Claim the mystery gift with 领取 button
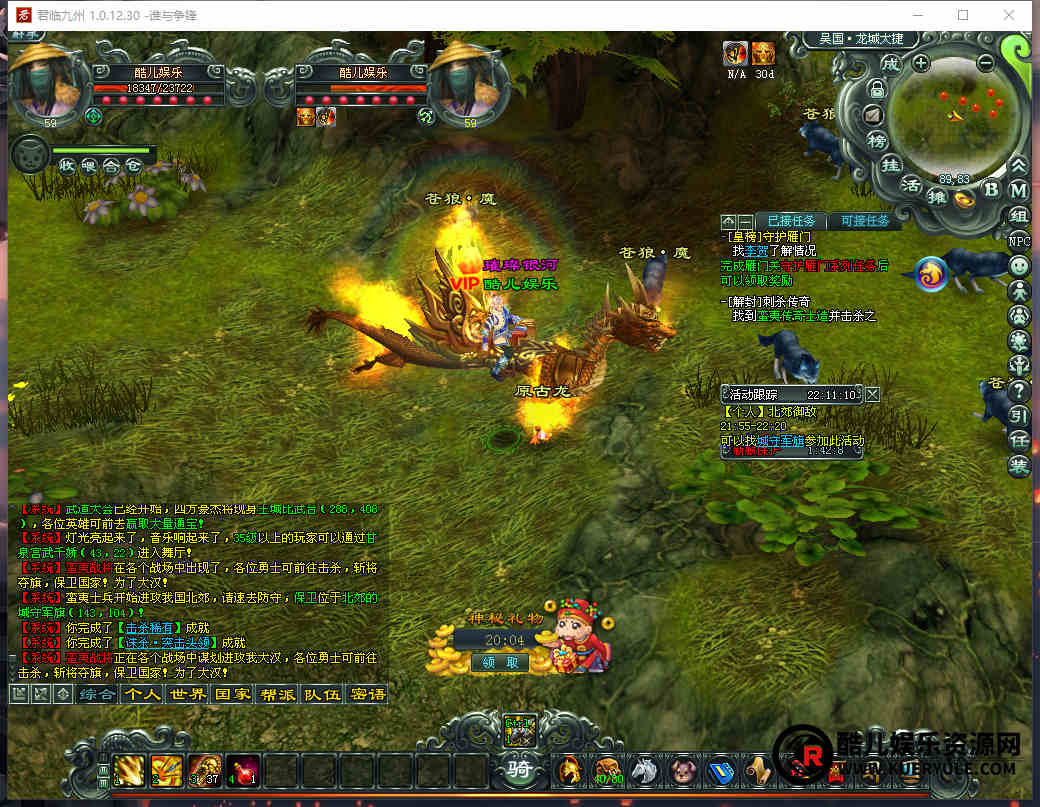 pos(500,662)
